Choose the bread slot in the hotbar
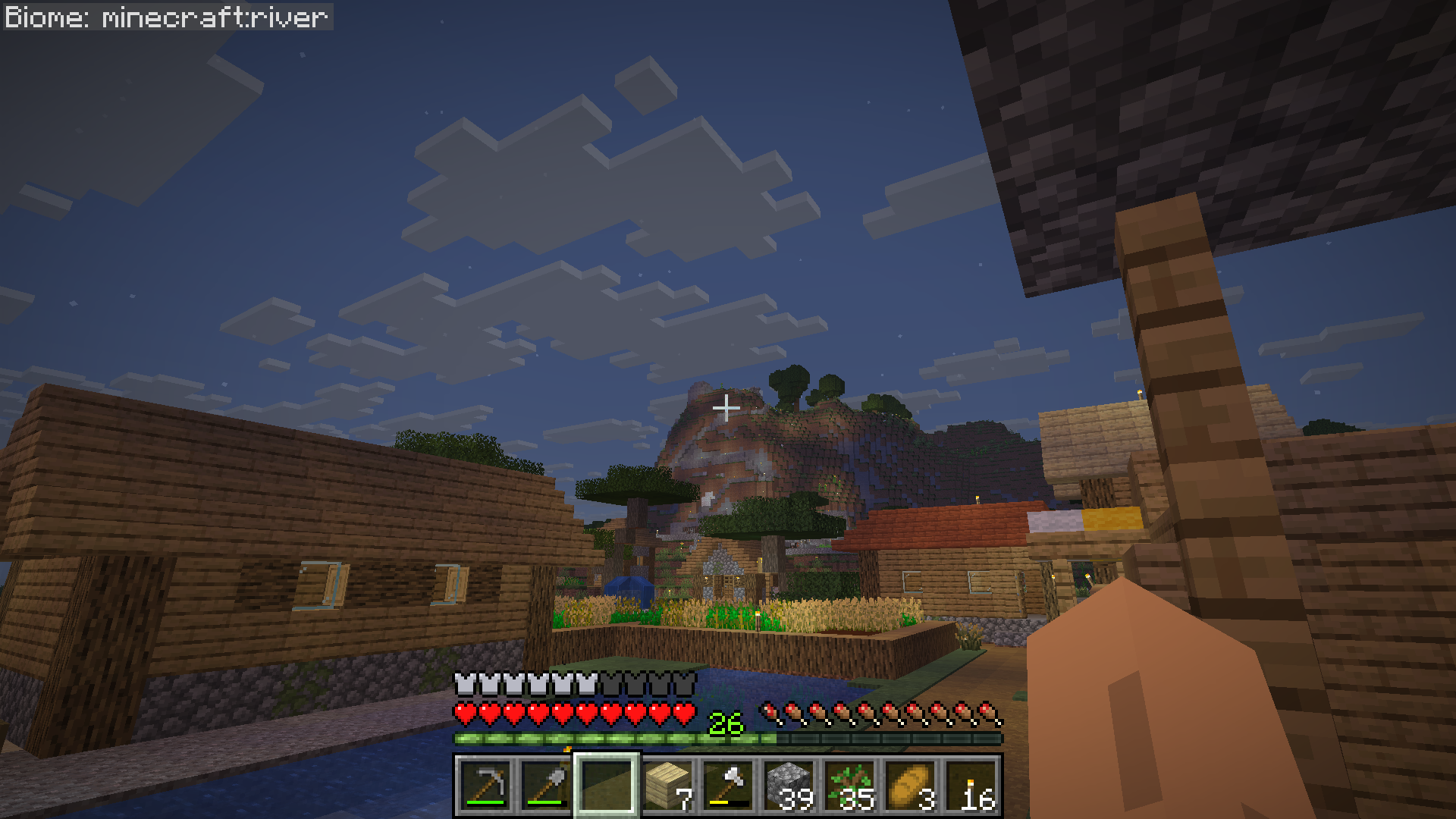Screen dimensions: 1456x819 click(x=910, y=786)
